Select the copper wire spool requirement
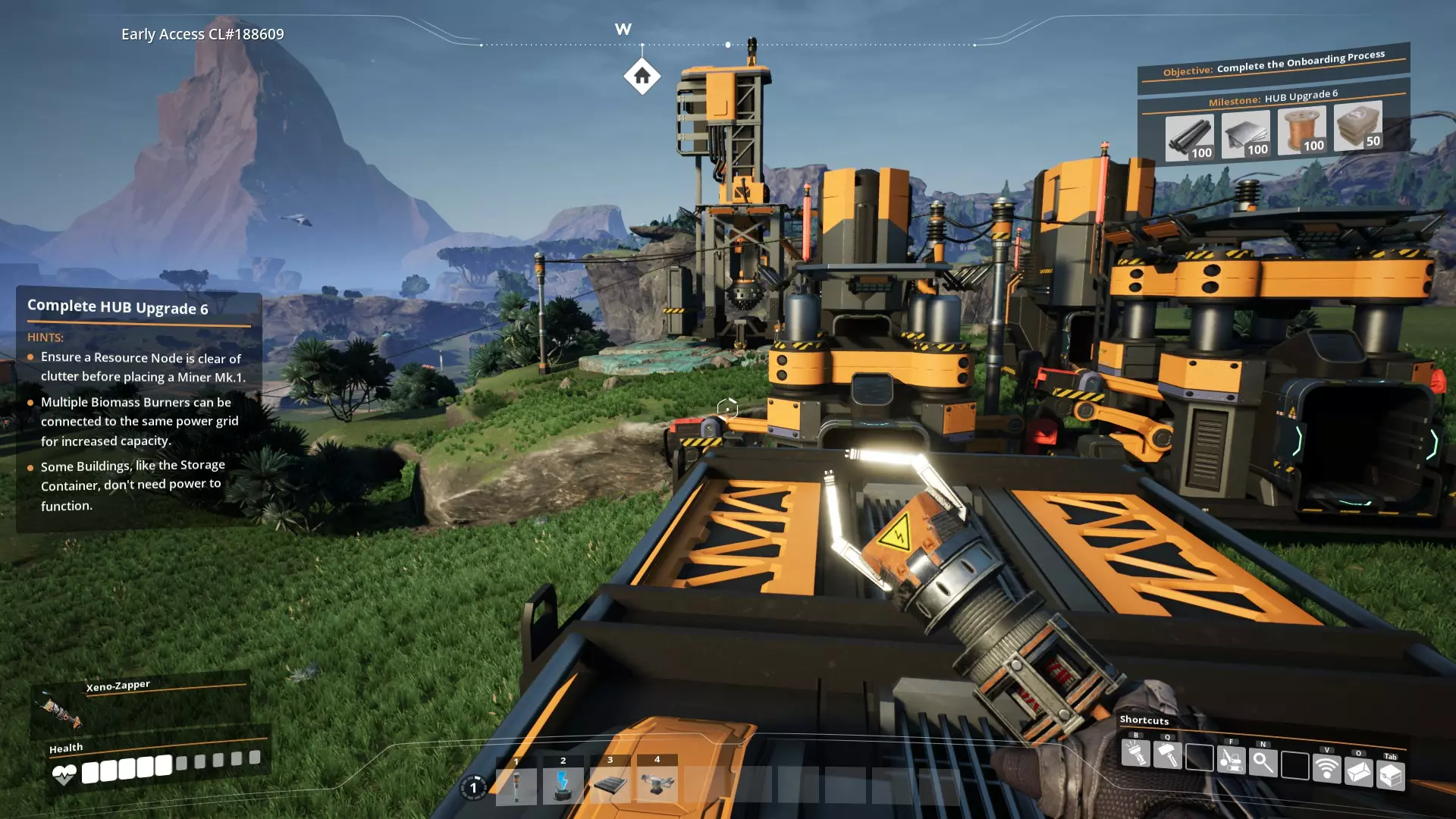Viewport: 1456px width, 819px height. click(x=1301, y=129)
